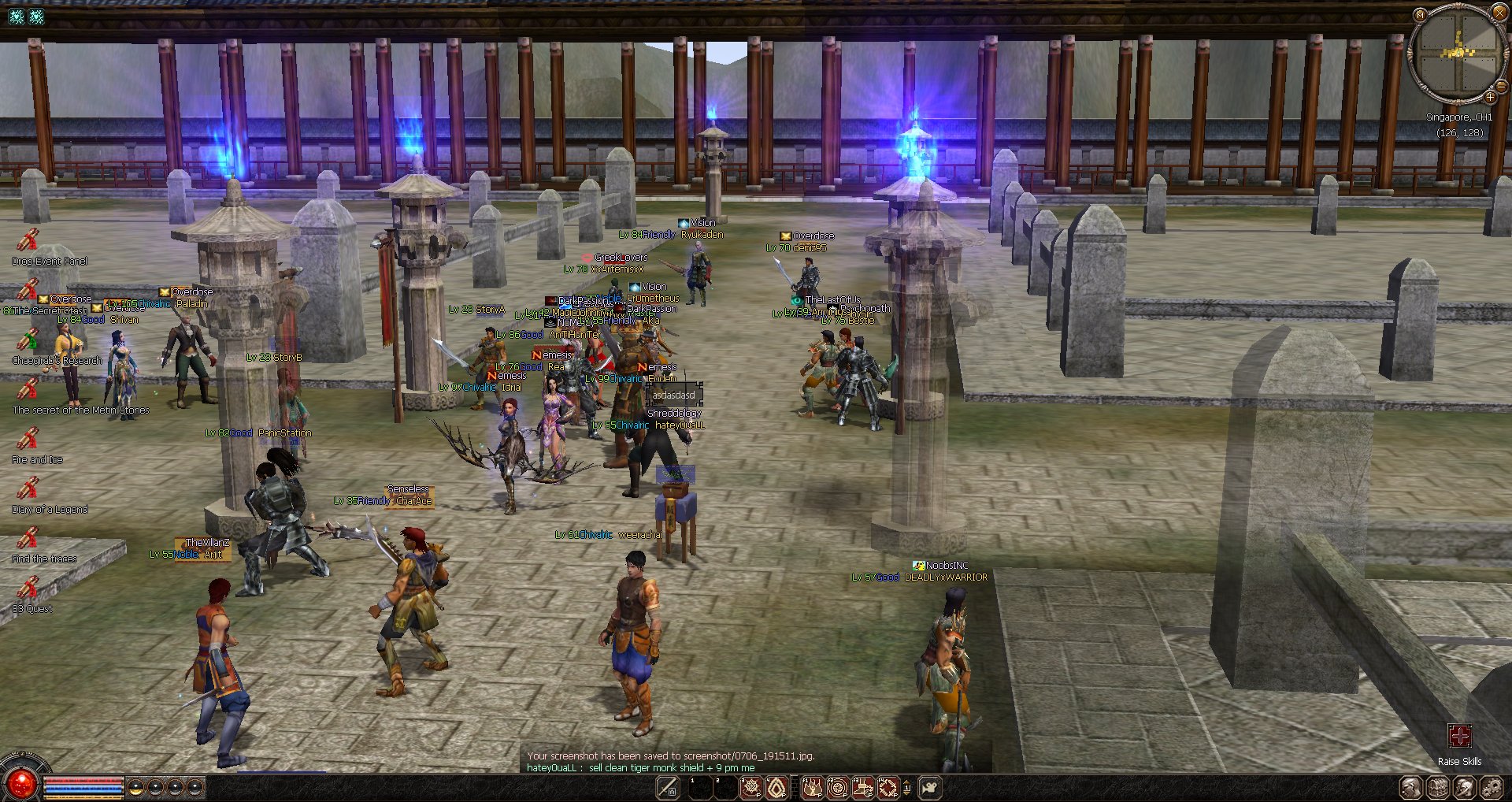The height and width of the screenshot is (802, 1512).
Task: Select the sword auto-attack button
Action: 668,787
